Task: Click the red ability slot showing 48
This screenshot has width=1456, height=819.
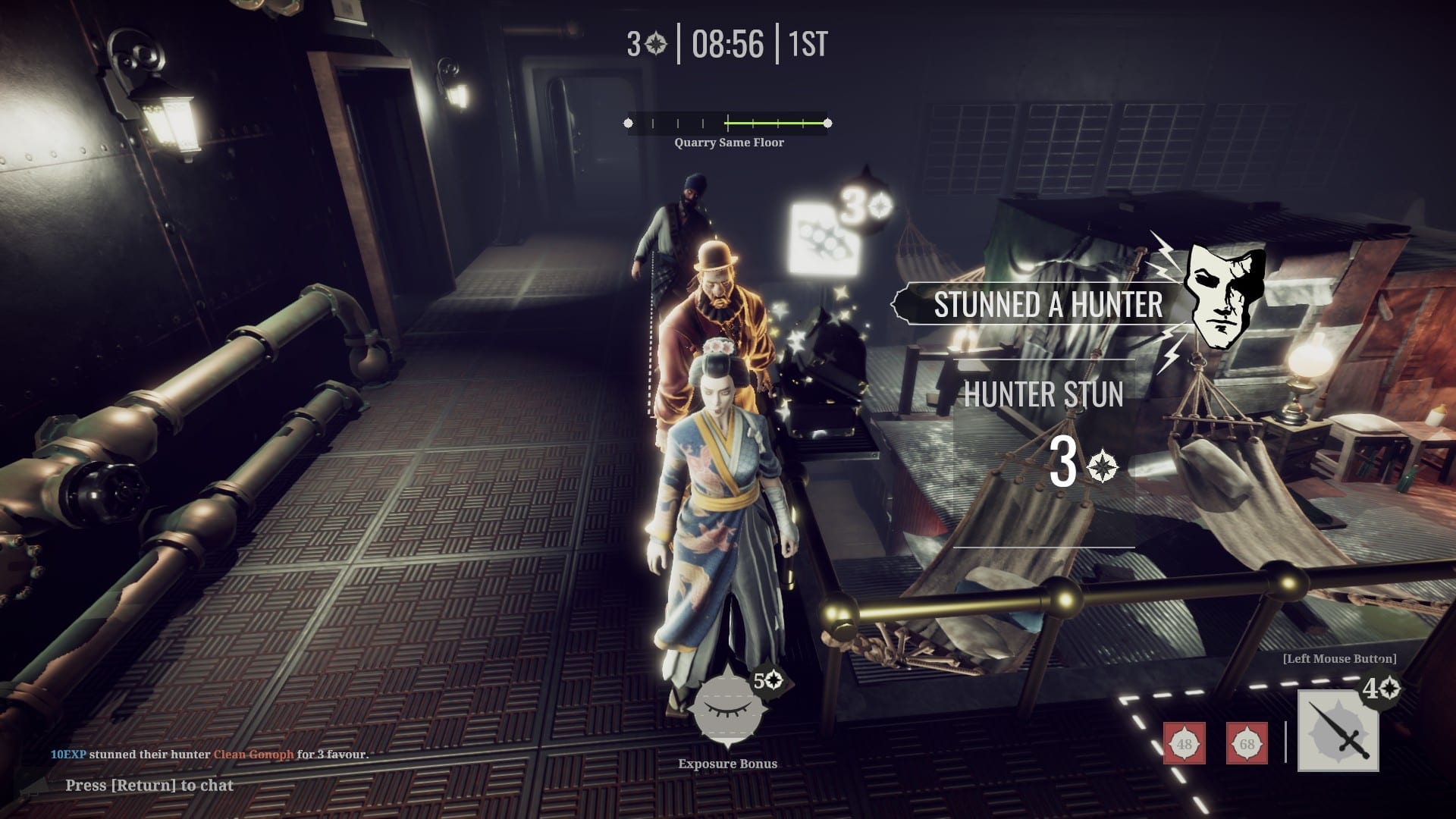Action: tap(1185, 743)
